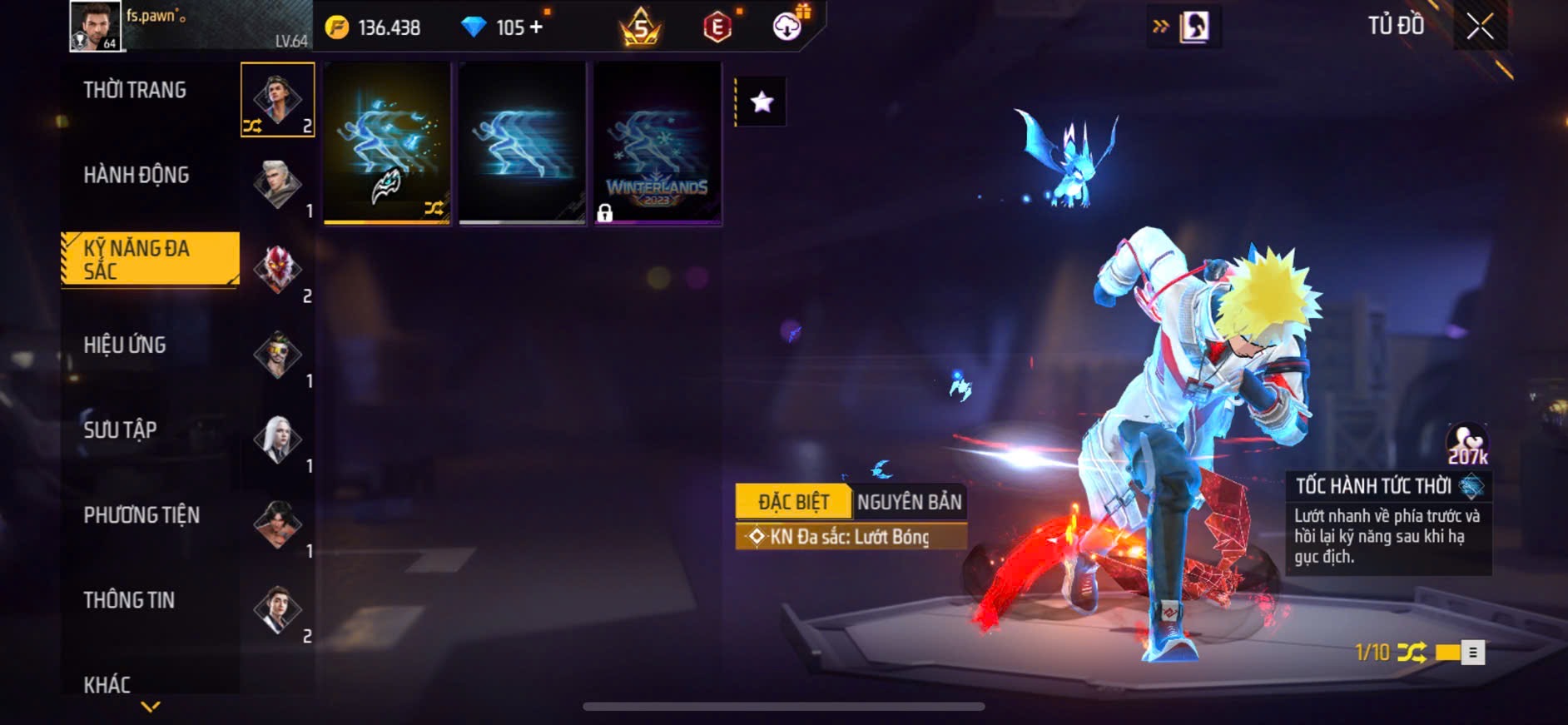Toggle the star favorites filter

point(762,102)
